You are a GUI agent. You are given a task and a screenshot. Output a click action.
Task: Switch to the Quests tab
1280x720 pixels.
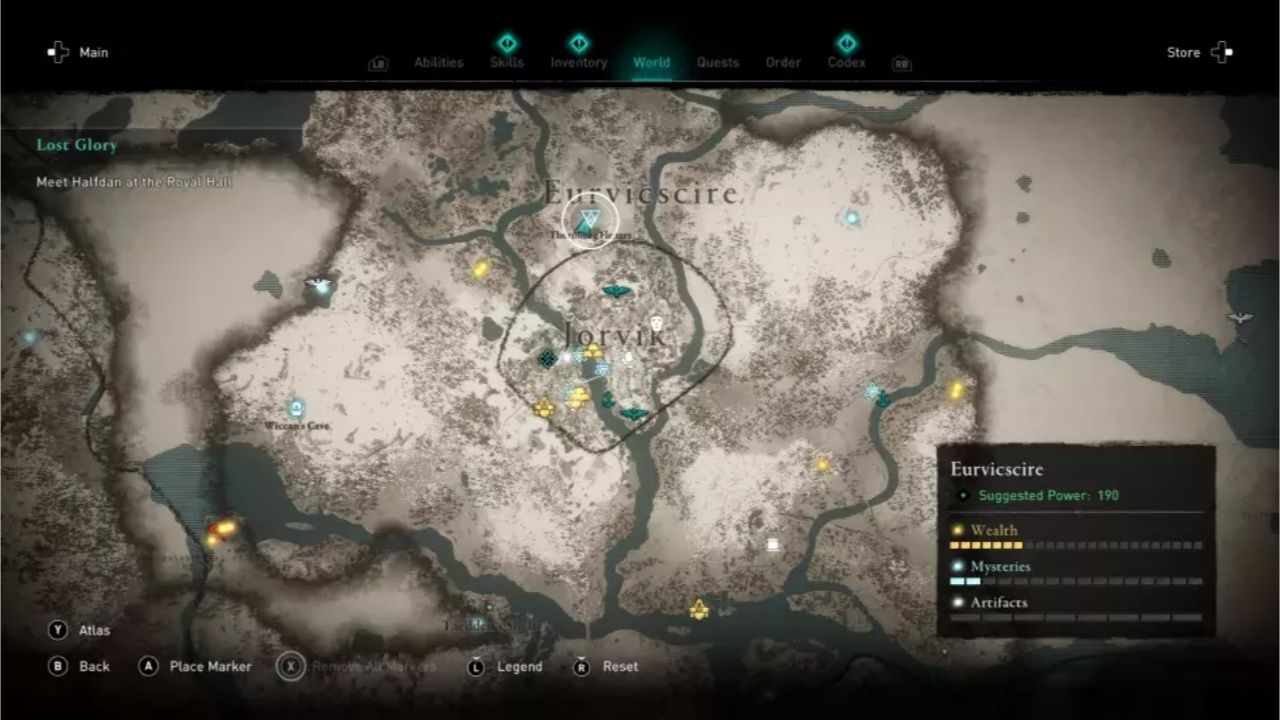pyautogui.click(x=718, y=62)
